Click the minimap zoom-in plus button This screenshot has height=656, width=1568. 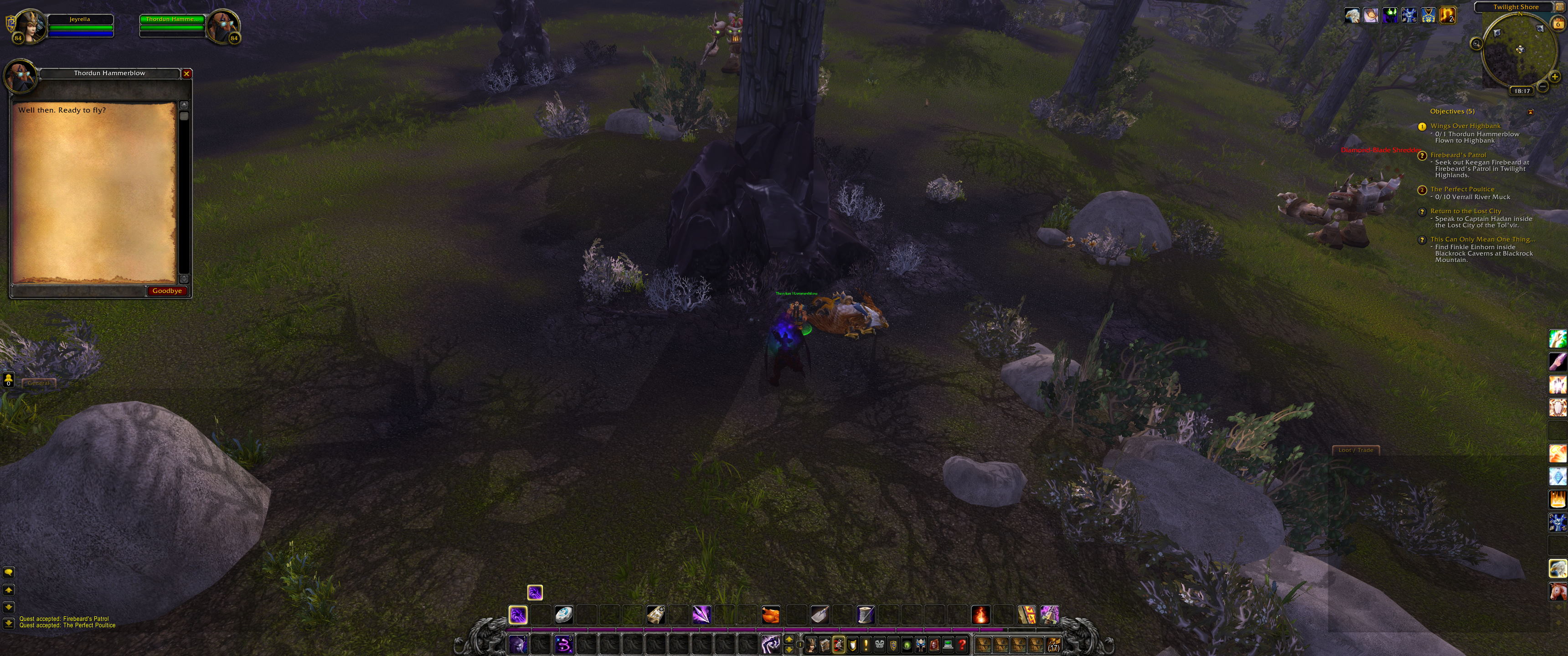coord(1555,77)
